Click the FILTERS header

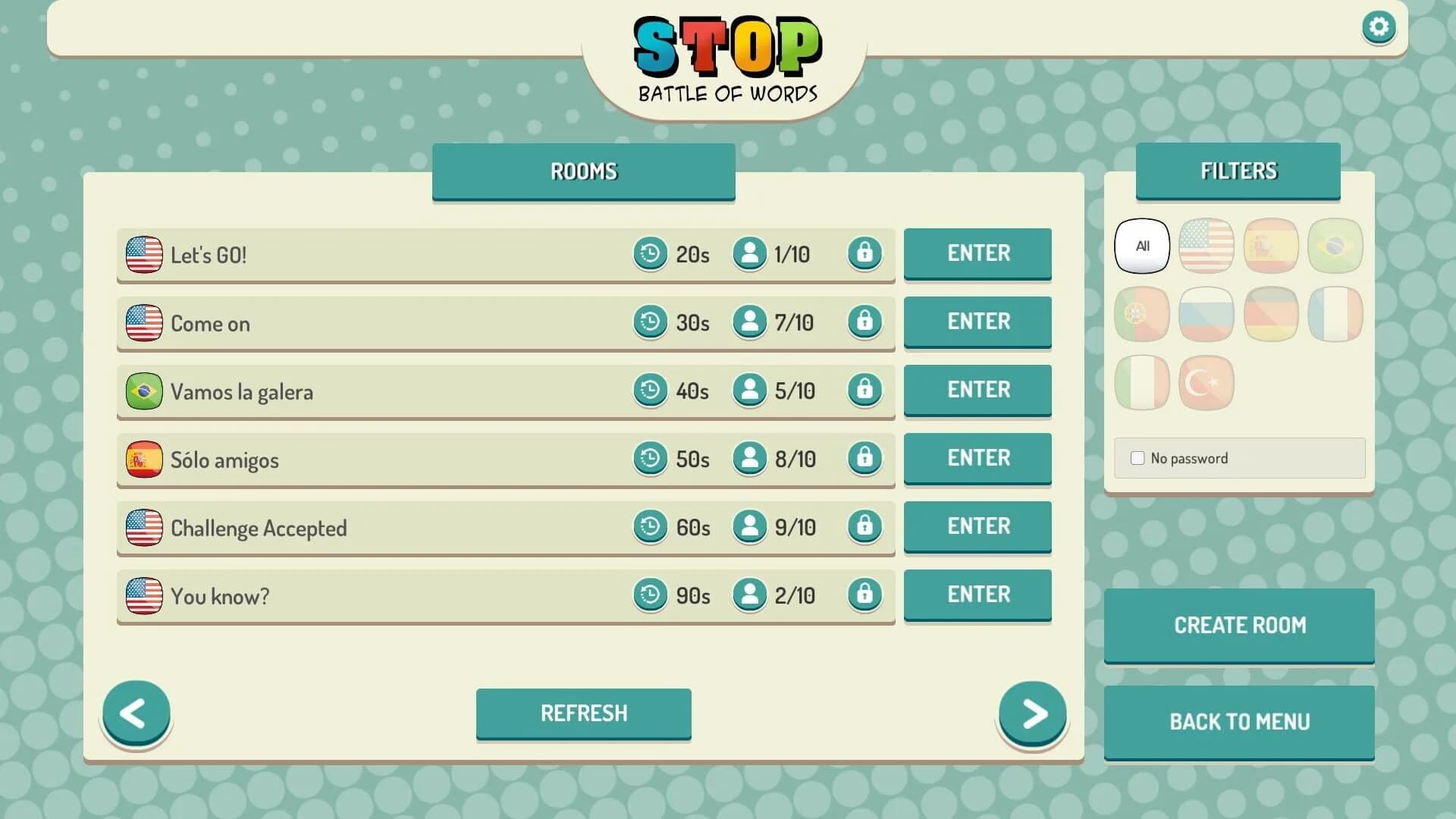click(x=1238, y=171)
